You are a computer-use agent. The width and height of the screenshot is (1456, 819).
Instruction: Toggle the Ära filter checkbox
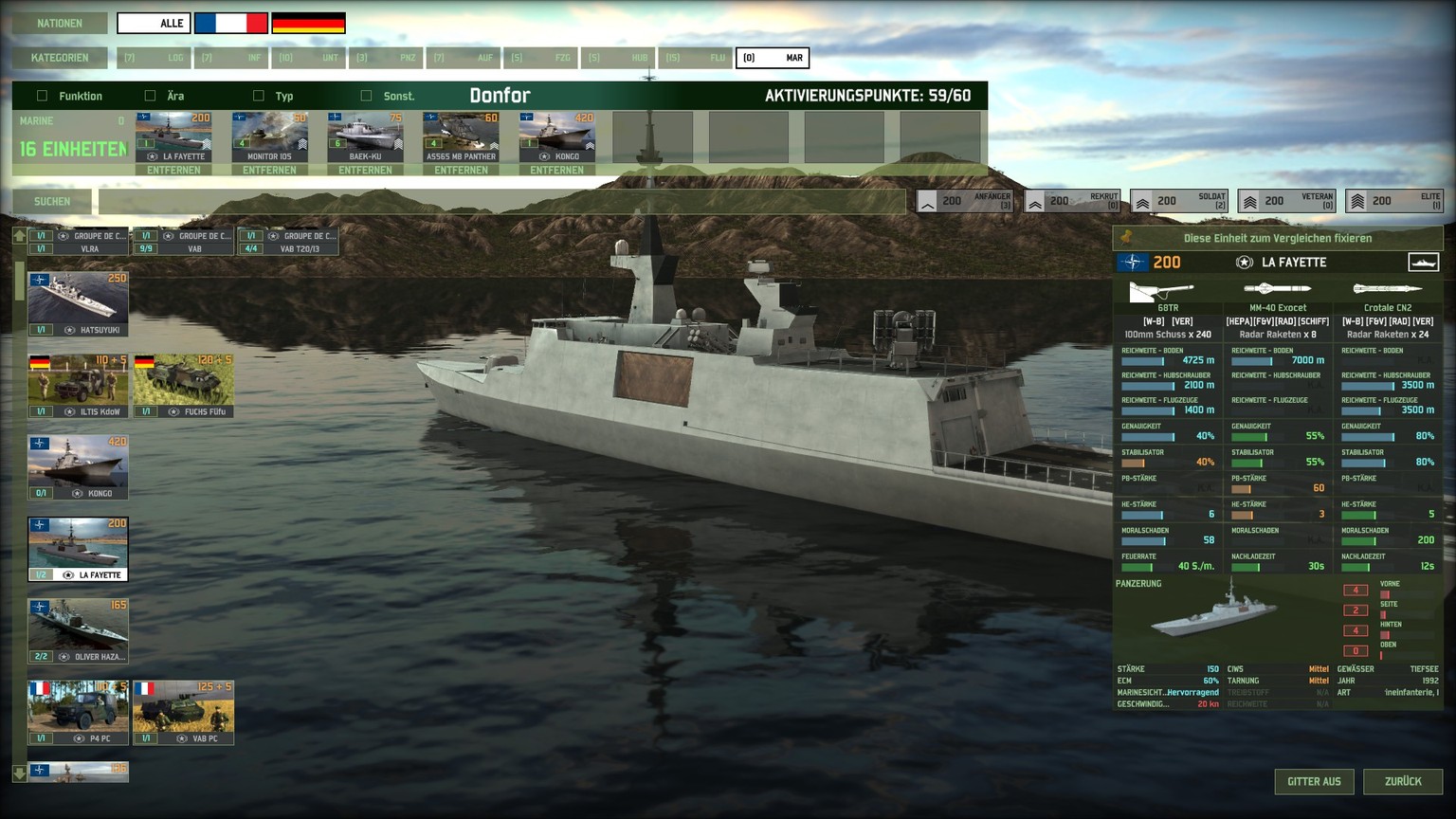(150, 96)
